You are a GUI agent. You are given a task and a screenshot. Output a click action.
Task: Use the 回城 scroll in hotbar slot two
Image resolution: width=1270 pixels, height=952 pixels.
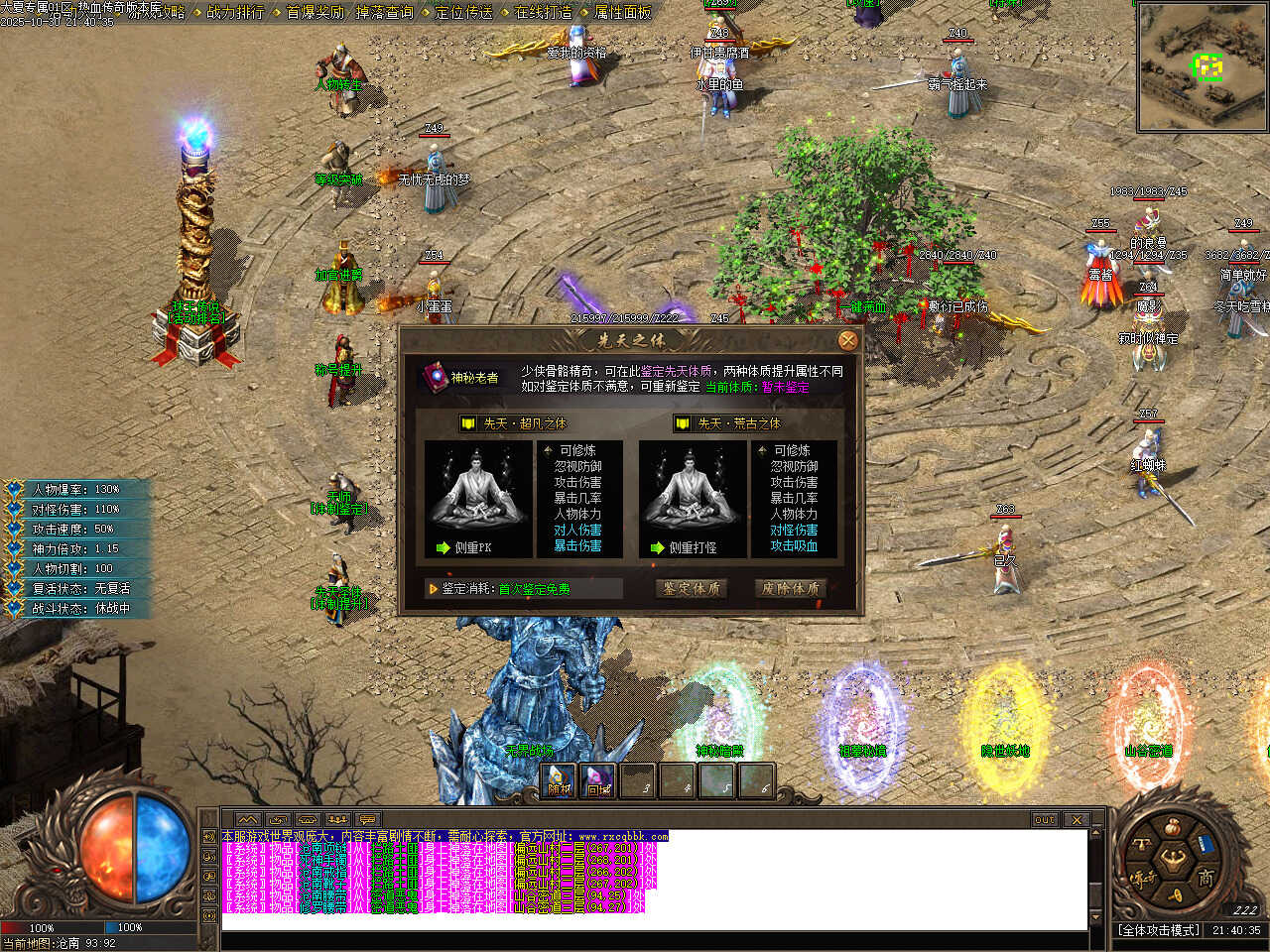pyautogui.click(x=598, y=781)
